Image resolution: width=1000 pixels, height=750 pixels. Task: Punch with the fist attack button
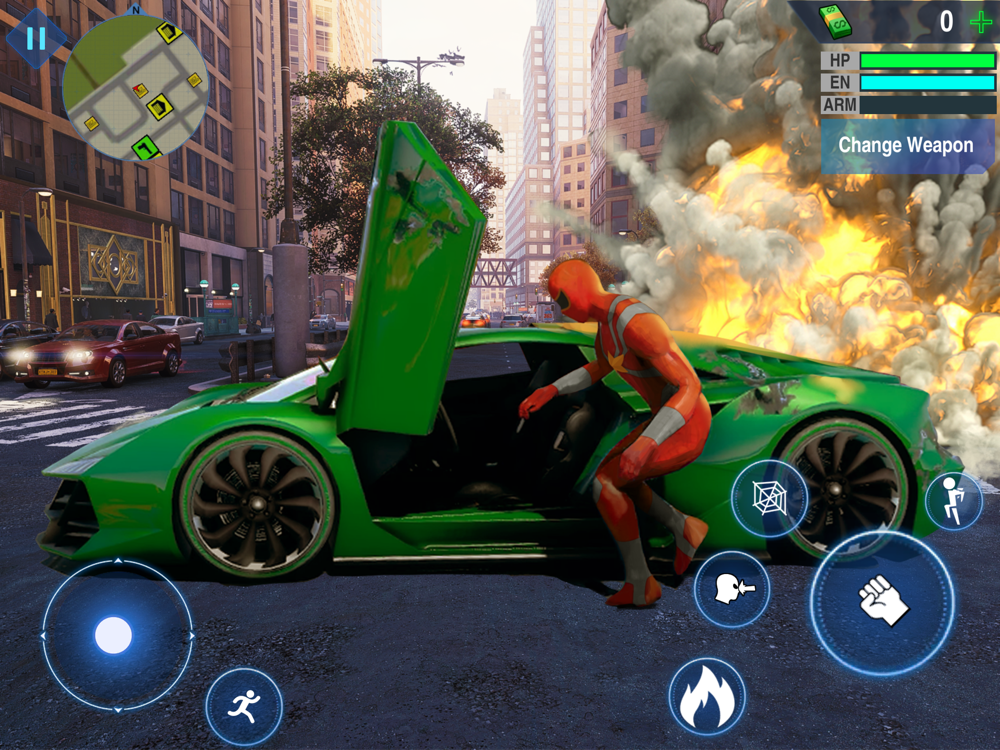pyautogui.click(x=882, y=603)
